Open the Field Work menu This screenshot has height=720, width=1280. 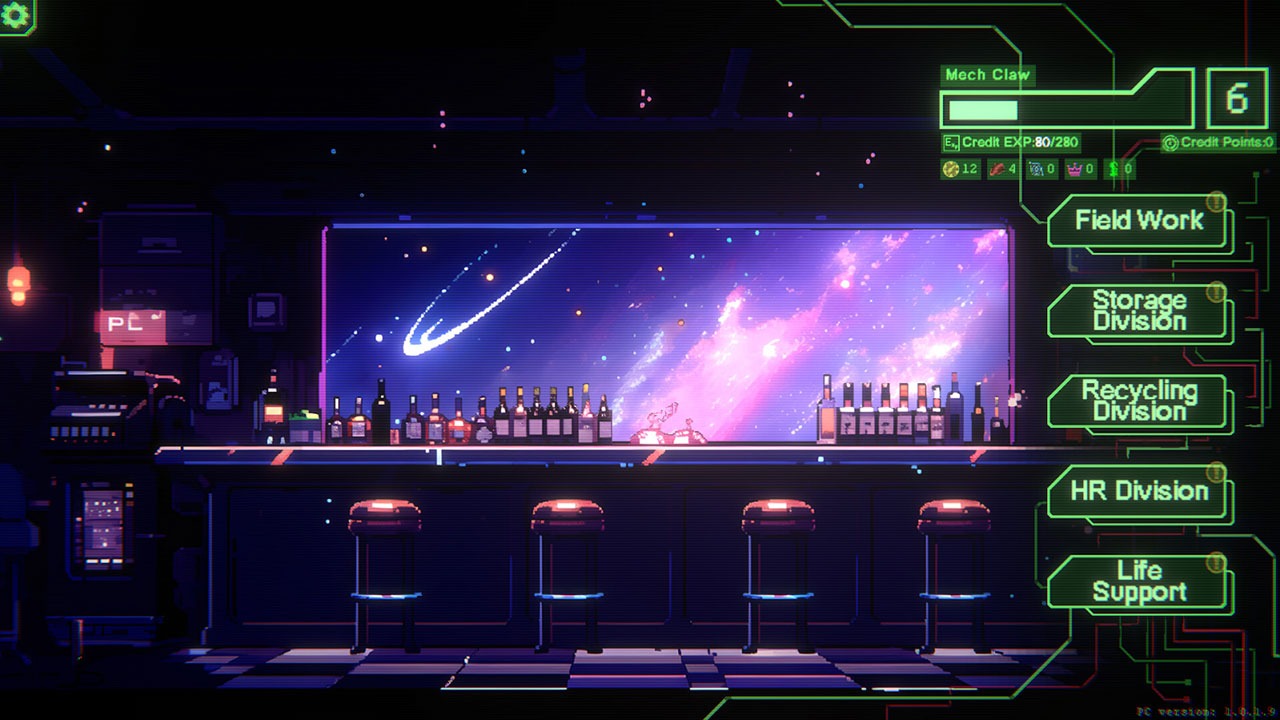pyautogui.click(x=1139, y=221)
